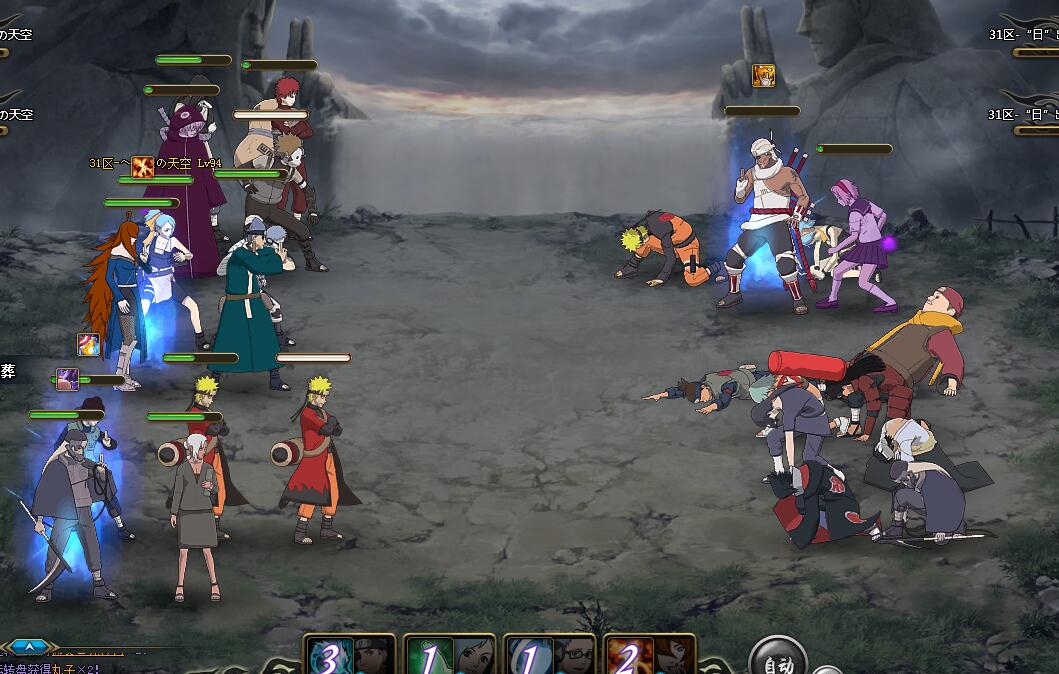
Task: Activate the green skill card numbered 1
Action: pyautogui.click(x=449, y=655)
